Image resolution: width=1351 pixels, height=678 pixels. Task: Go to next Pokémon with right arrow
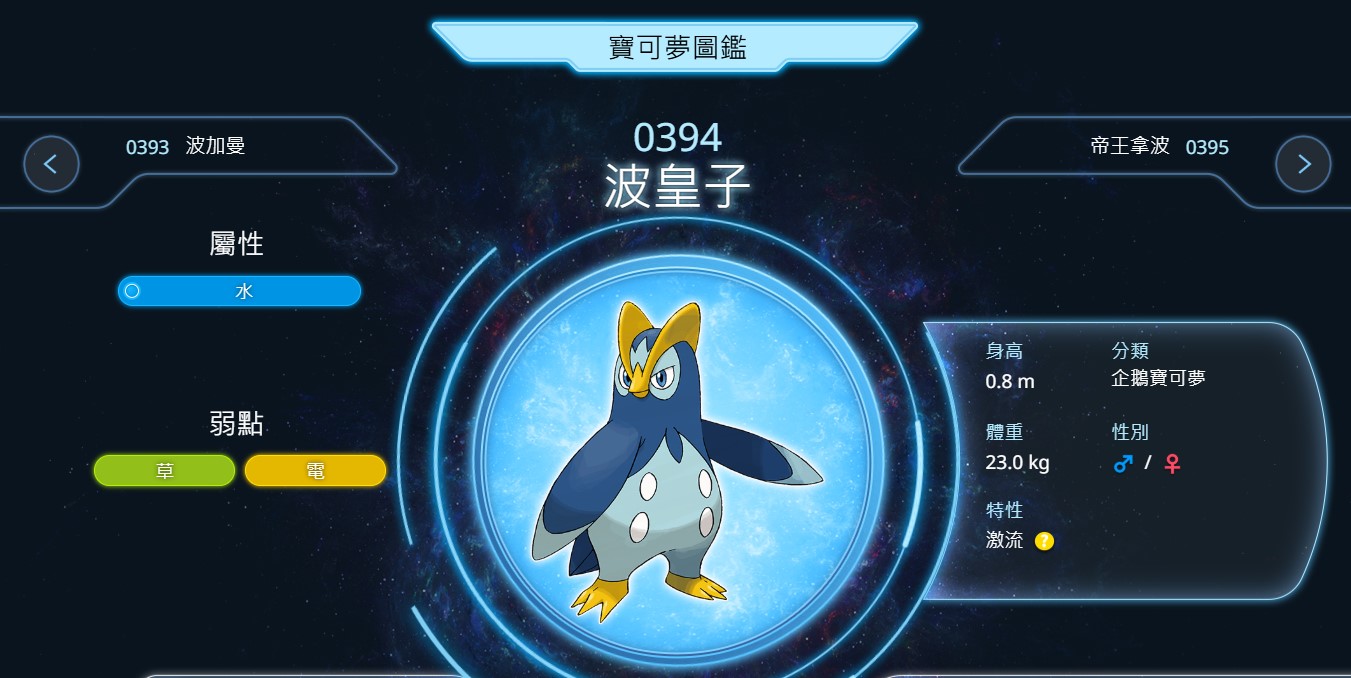pos(1303,164)
